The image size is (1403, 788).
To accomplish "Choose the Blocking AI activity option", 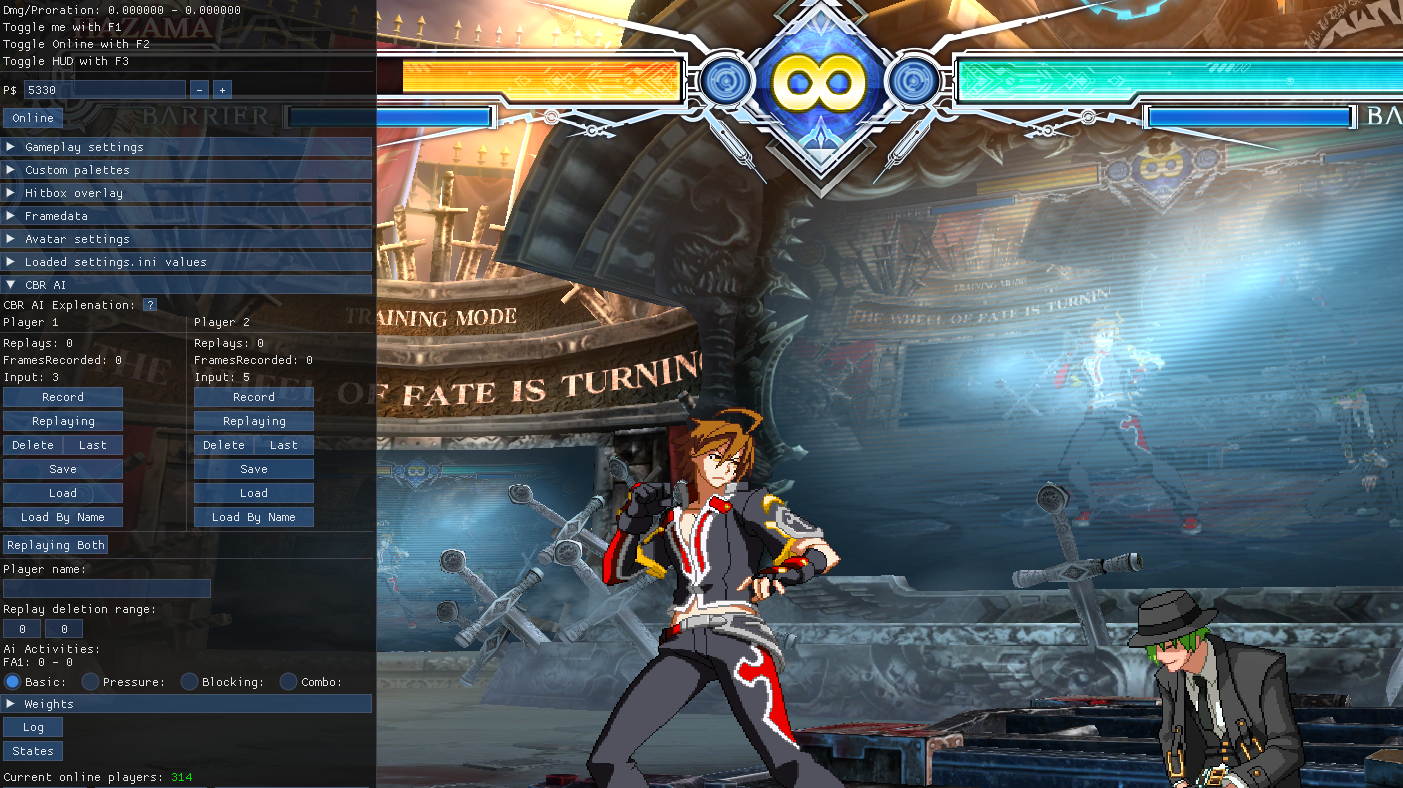I will click(x=189, y=682).
